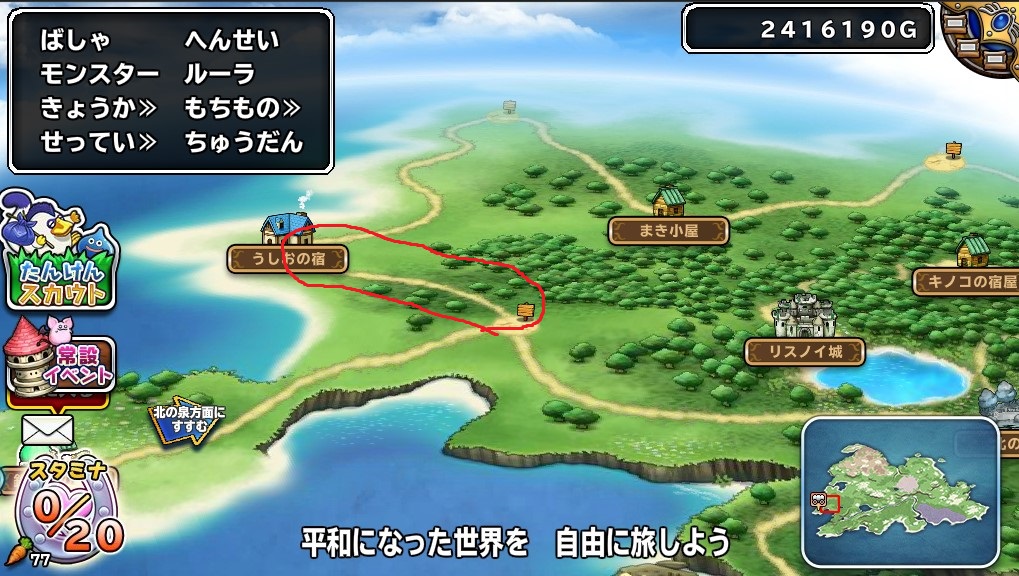Travel to うしおの宿 location label
Screen dimensions: 1019x576
(287, 260)
